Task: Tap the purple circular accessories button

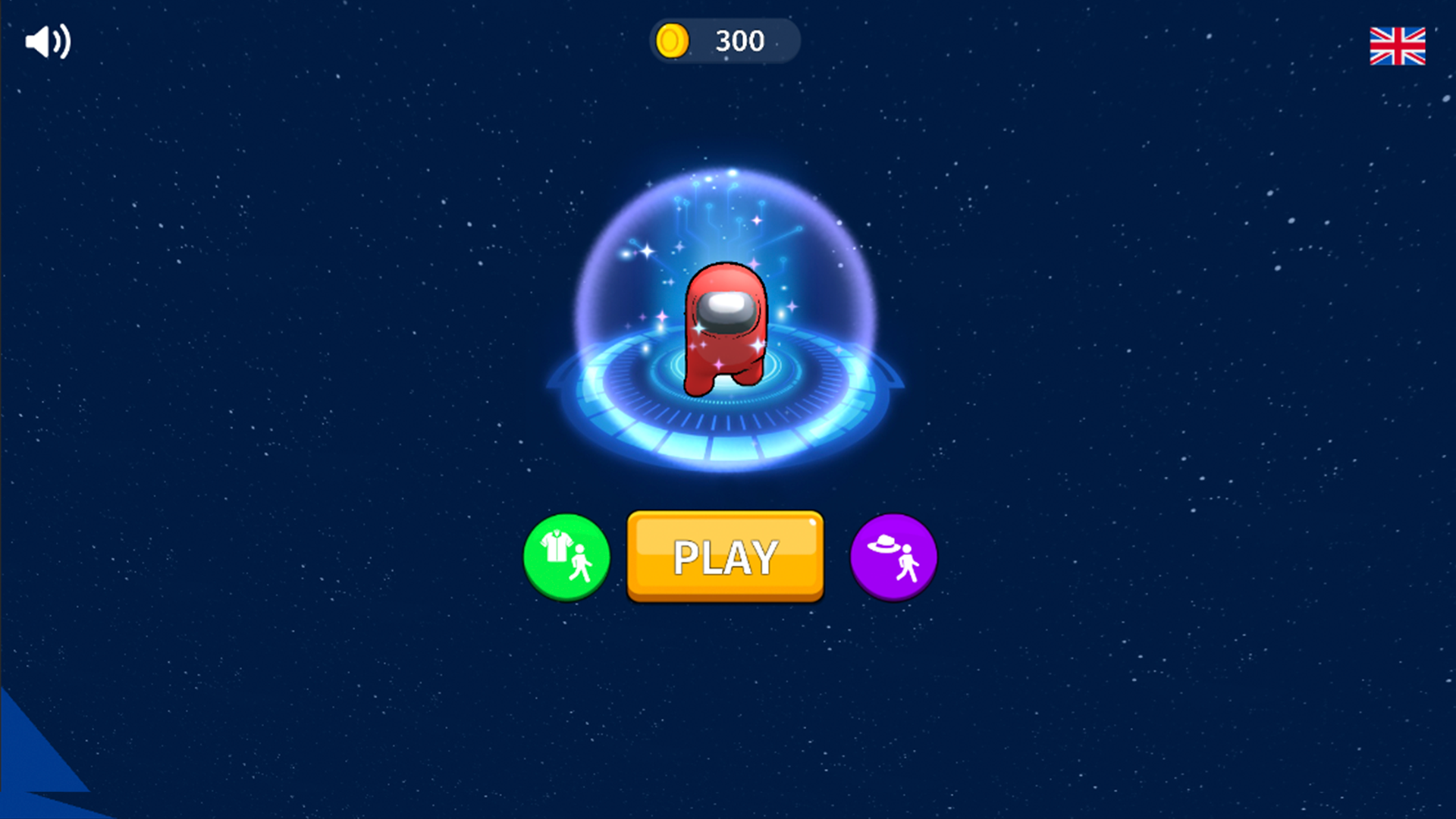Action: [893, 557]
